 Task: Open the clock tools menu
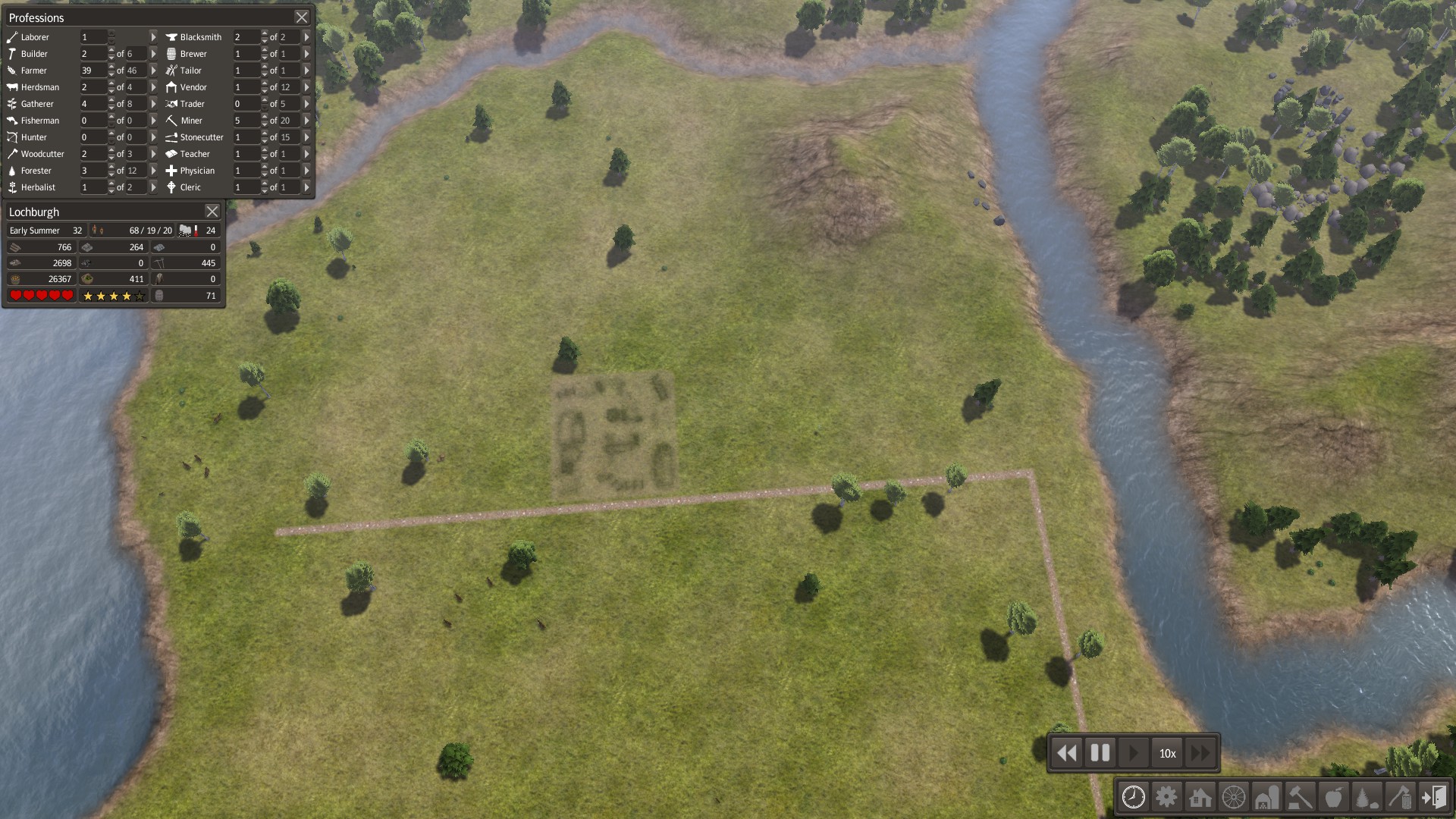(1134, 797)
